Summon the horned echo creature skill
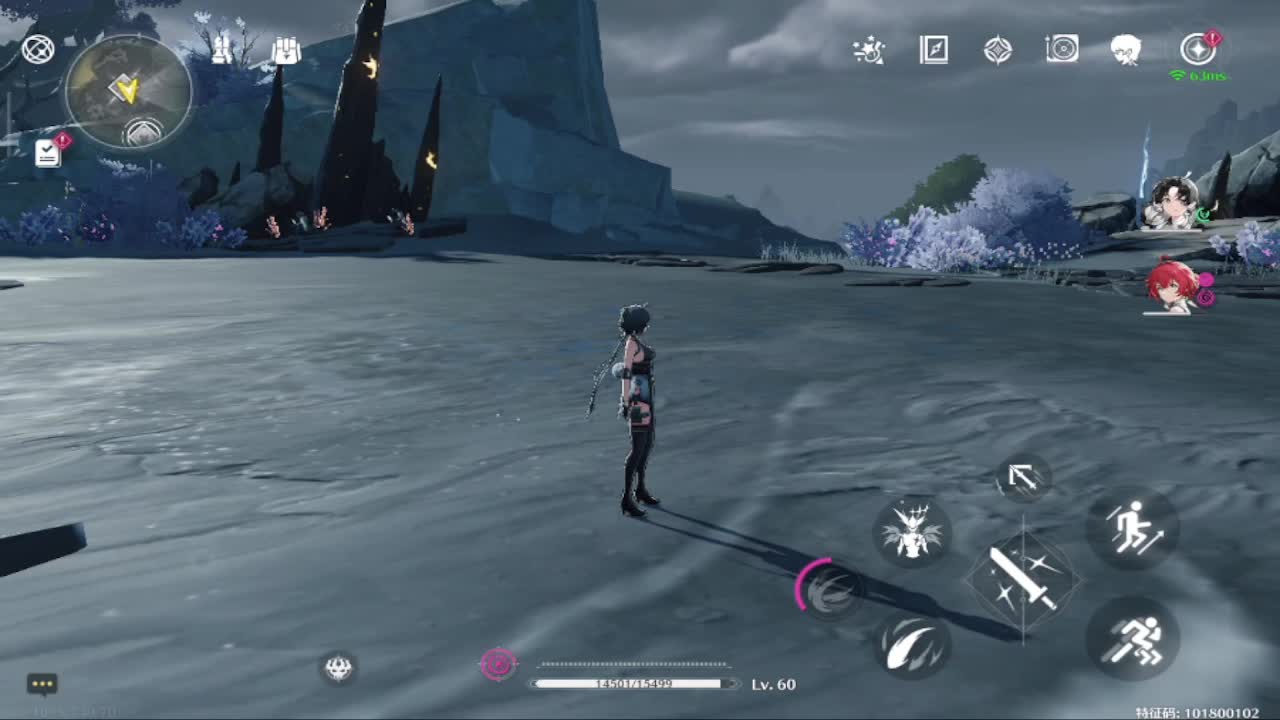1280x720 pixels. coord(911,531)
